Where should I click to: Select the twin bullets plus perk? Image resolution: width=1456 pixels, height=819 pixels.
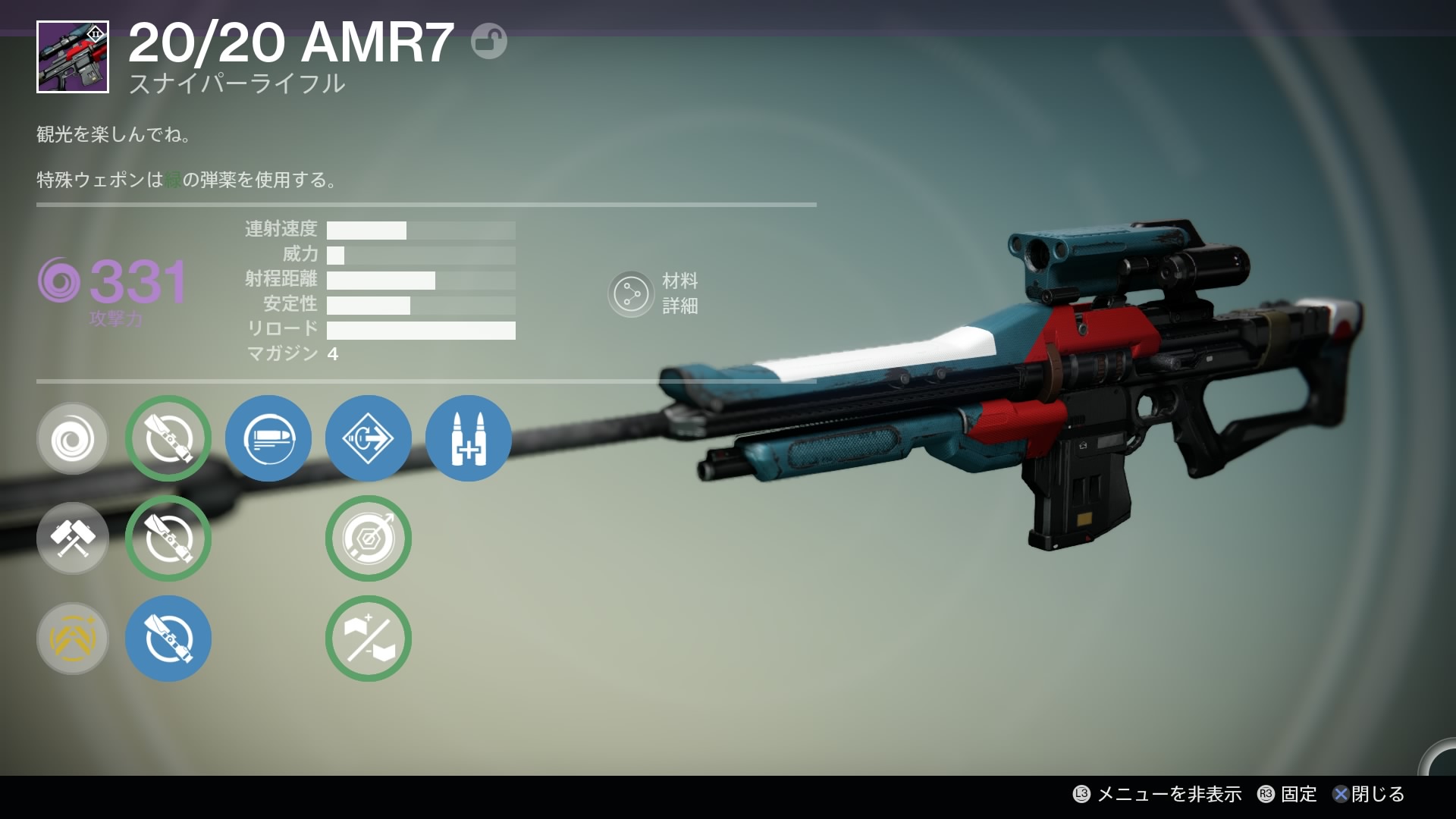(x=469, y=438)
